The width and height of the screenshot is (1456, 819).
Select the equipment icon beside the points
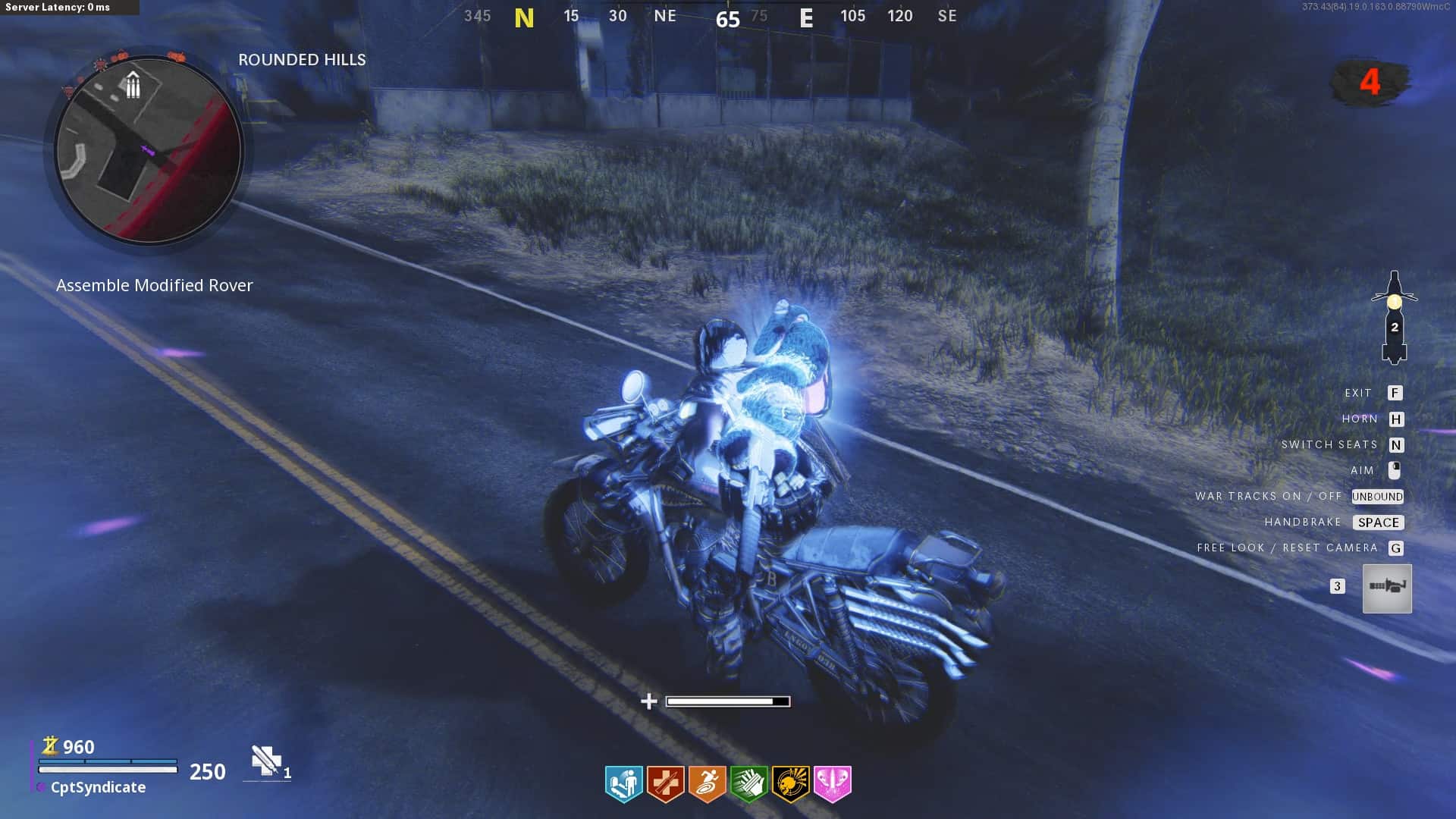tap(266, 761)
